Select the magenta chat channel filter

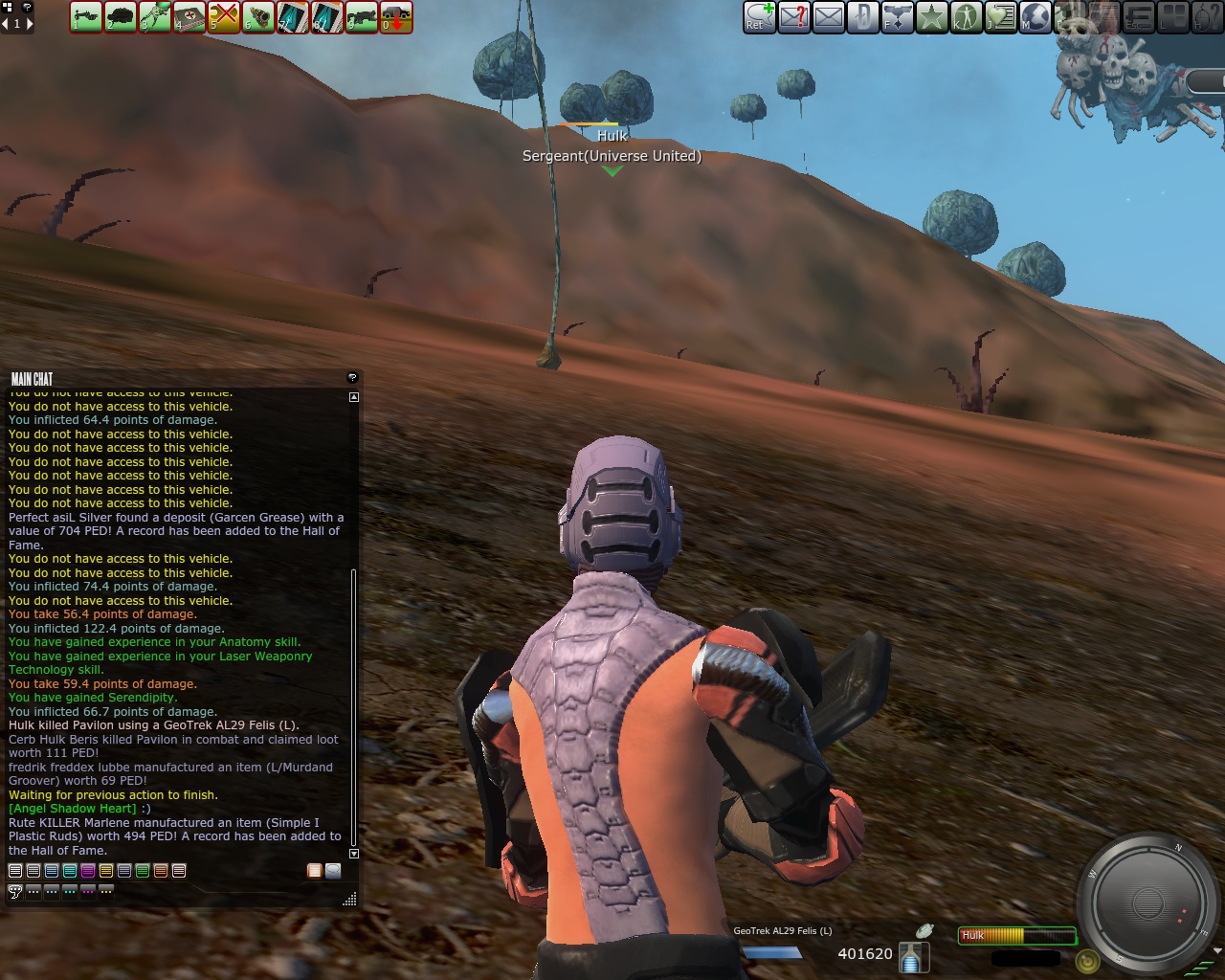click(x=88, y=871)
